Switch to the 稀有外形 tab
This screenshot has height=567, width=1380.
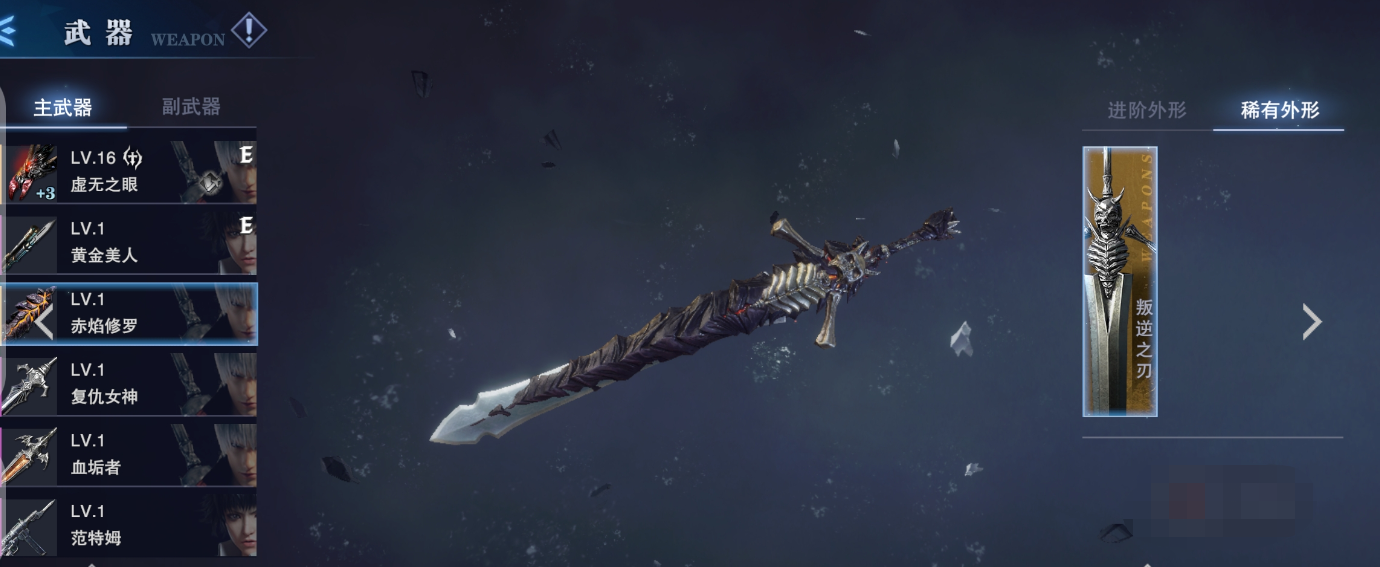1279,111
